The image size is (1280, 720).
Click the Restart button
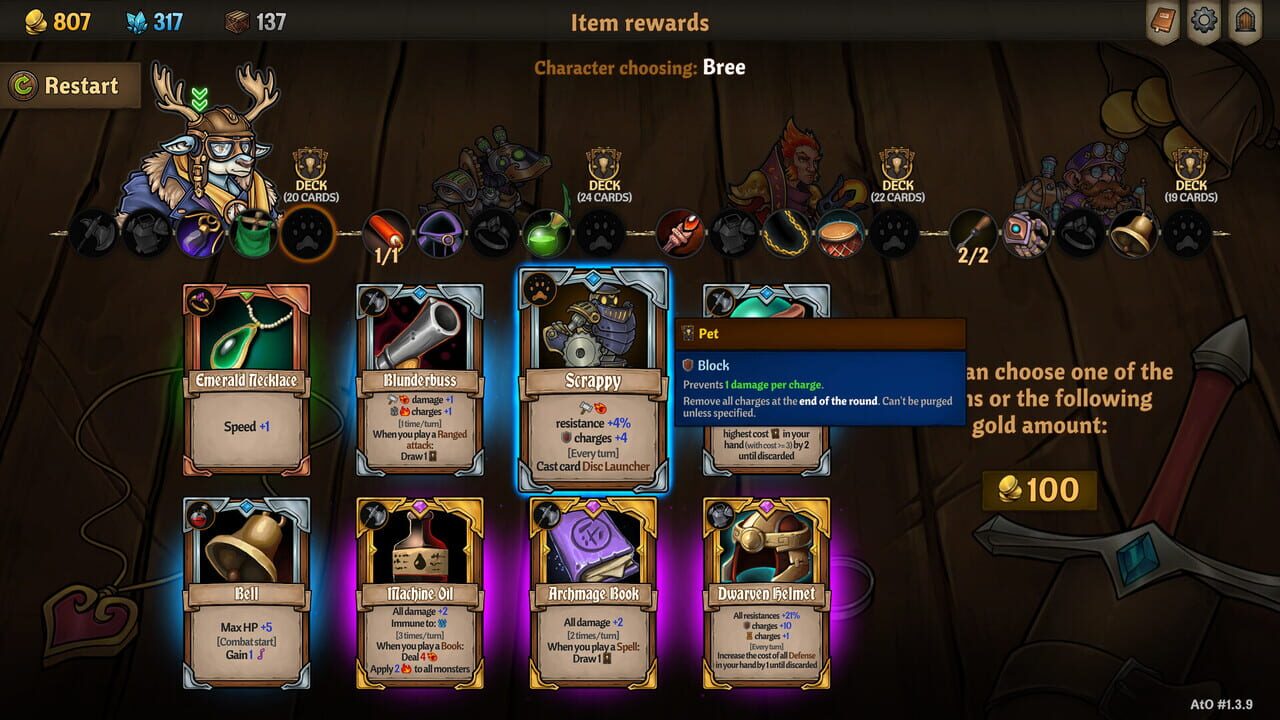click(x=70, y=86)
